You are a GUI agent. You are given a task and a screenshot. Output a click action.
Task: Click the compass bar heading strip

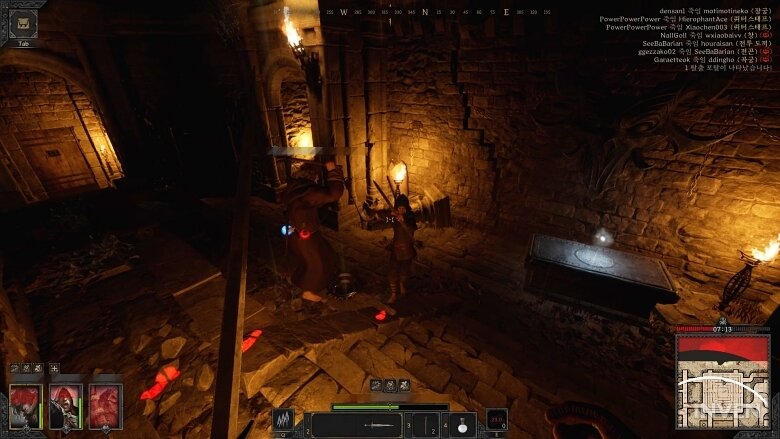pyautogui.click(x=437, y=12)
